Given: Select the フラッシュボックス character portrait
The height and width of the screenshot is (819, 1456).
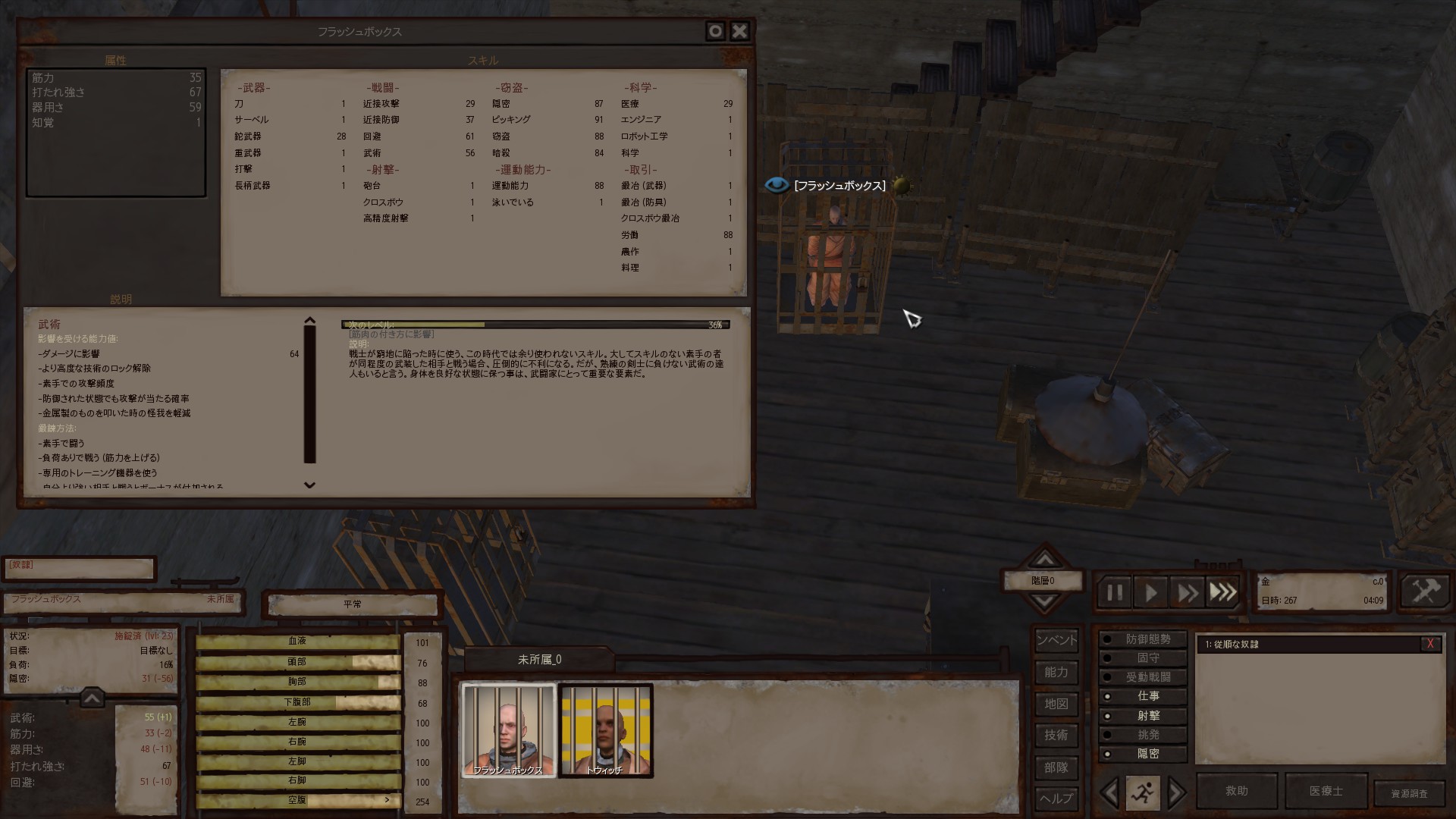Looking at the screenshot, I should [x=508, y=730].
